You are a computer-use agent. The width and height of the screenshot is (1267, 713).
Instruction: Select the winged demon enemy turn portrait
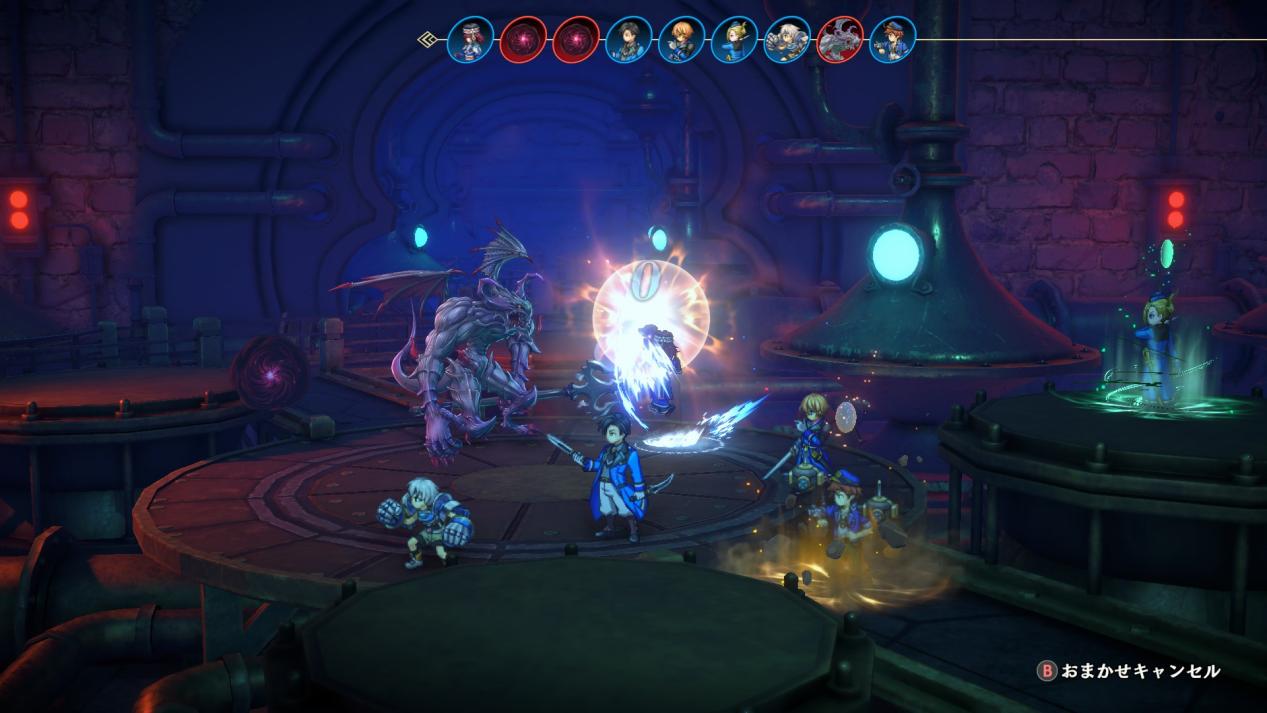(x=841, y=40)
